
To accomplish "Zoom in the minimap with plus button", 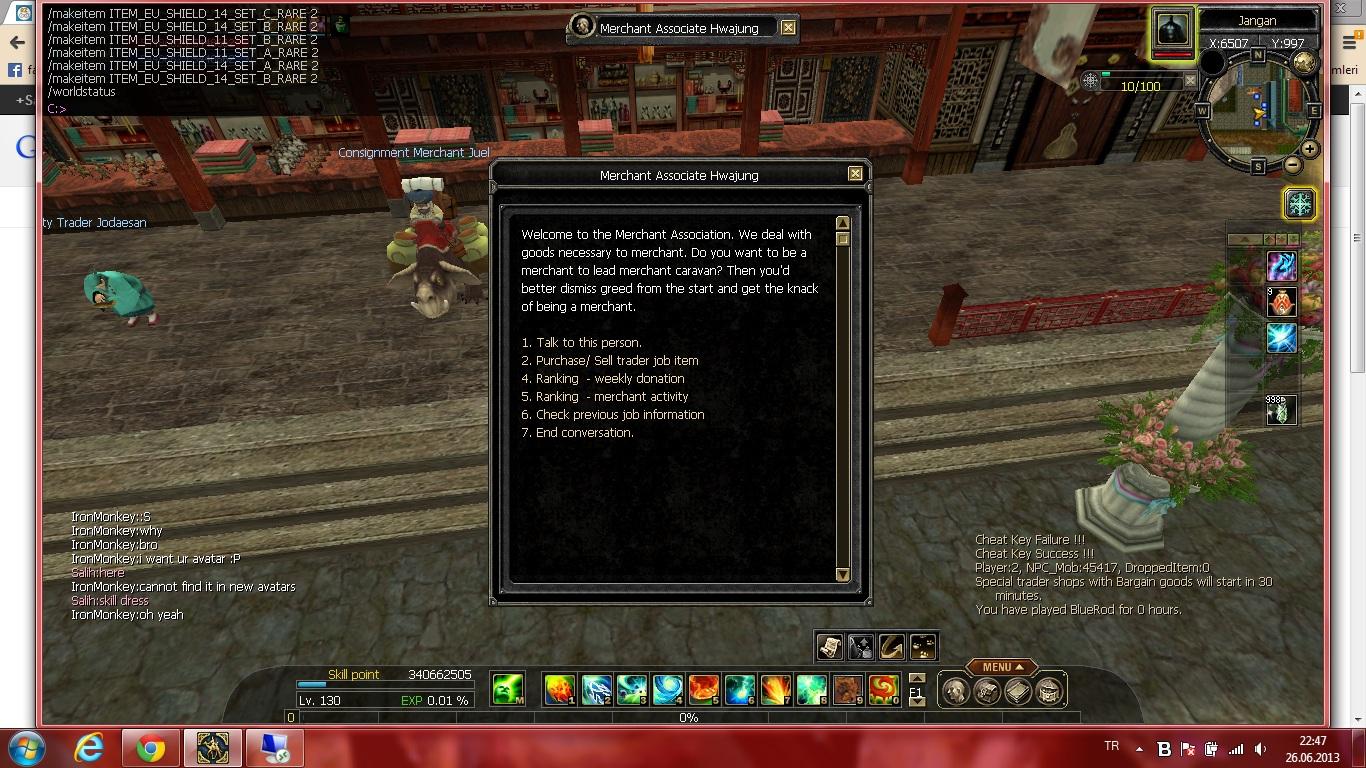I will coord(1309,149).
